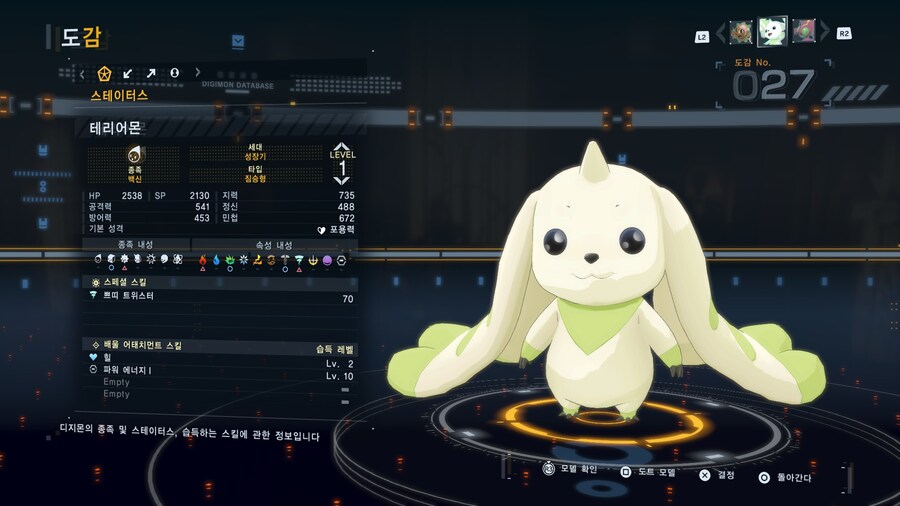Open the round keyhole-icon tab
Screen dimensions: 900x506
click(174, 73)
